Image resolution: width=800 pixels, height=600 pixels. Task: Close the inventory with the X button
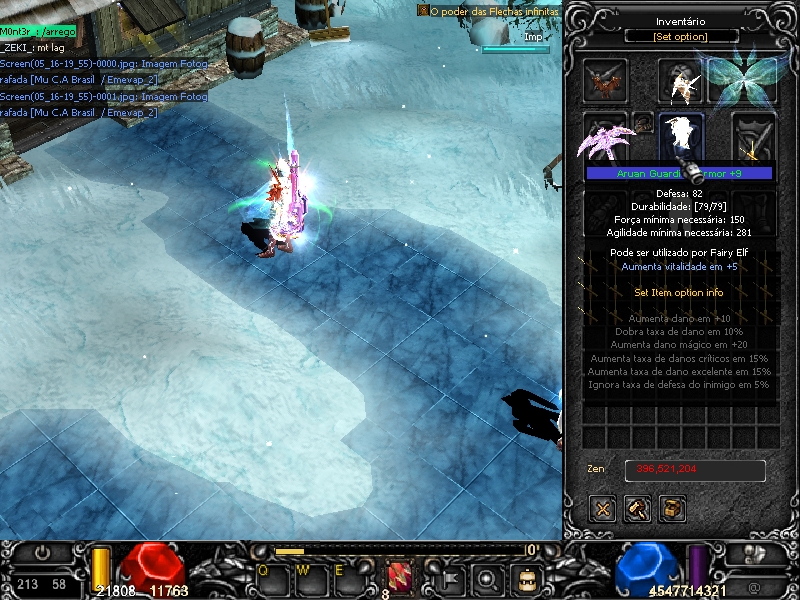[x=603, y=508]
